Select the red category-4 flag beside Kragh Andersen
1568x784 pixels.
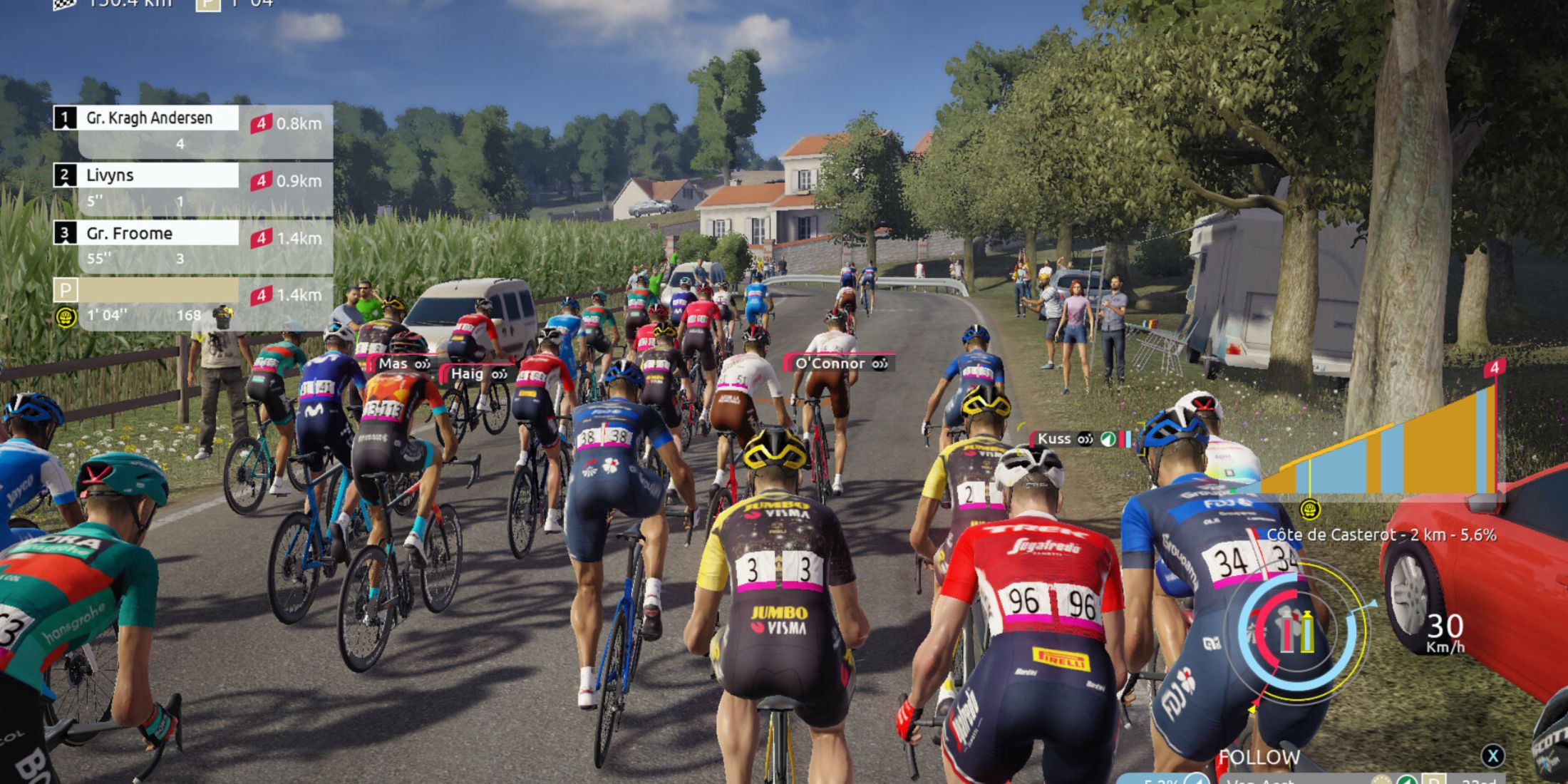point(262,123)
